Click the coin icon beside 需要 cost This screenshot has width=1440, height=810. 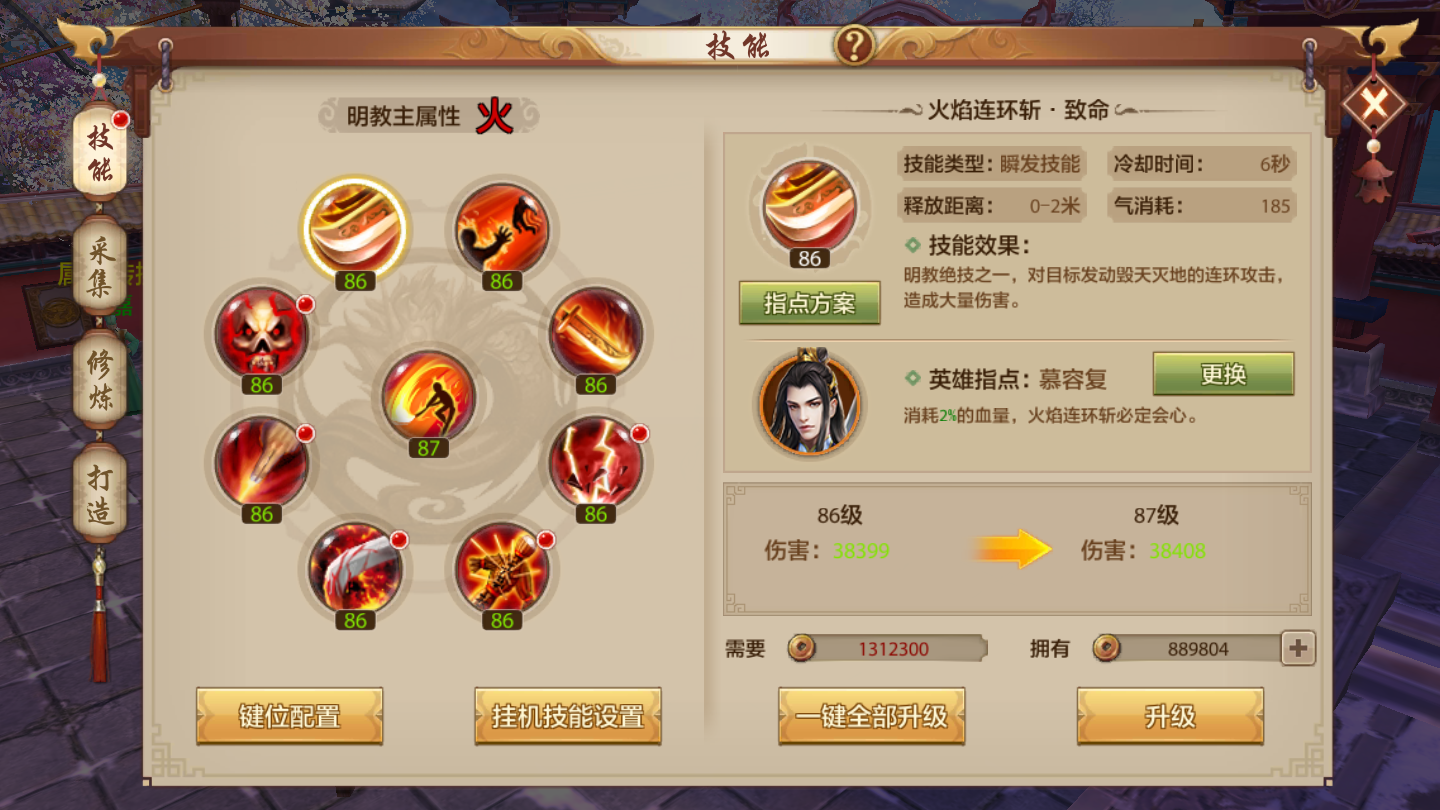(800, 648)
